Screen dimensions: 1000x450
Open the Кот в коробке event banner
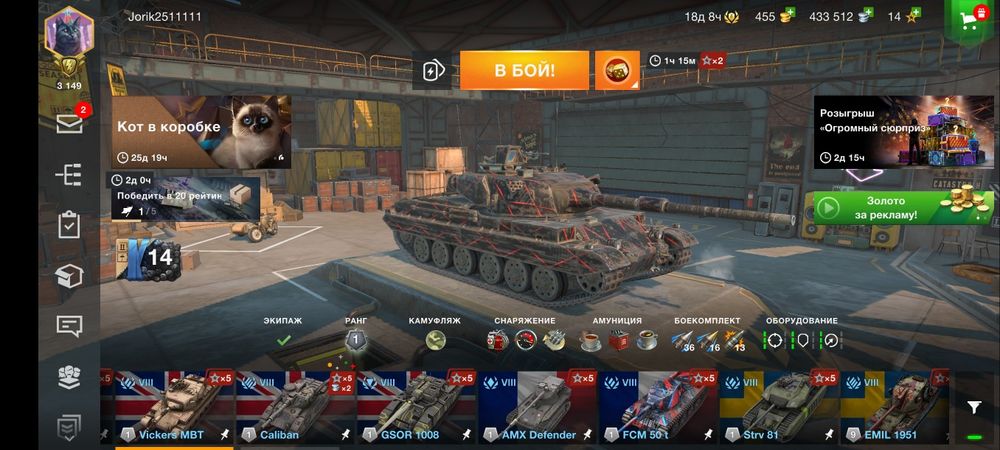(201, 131)
